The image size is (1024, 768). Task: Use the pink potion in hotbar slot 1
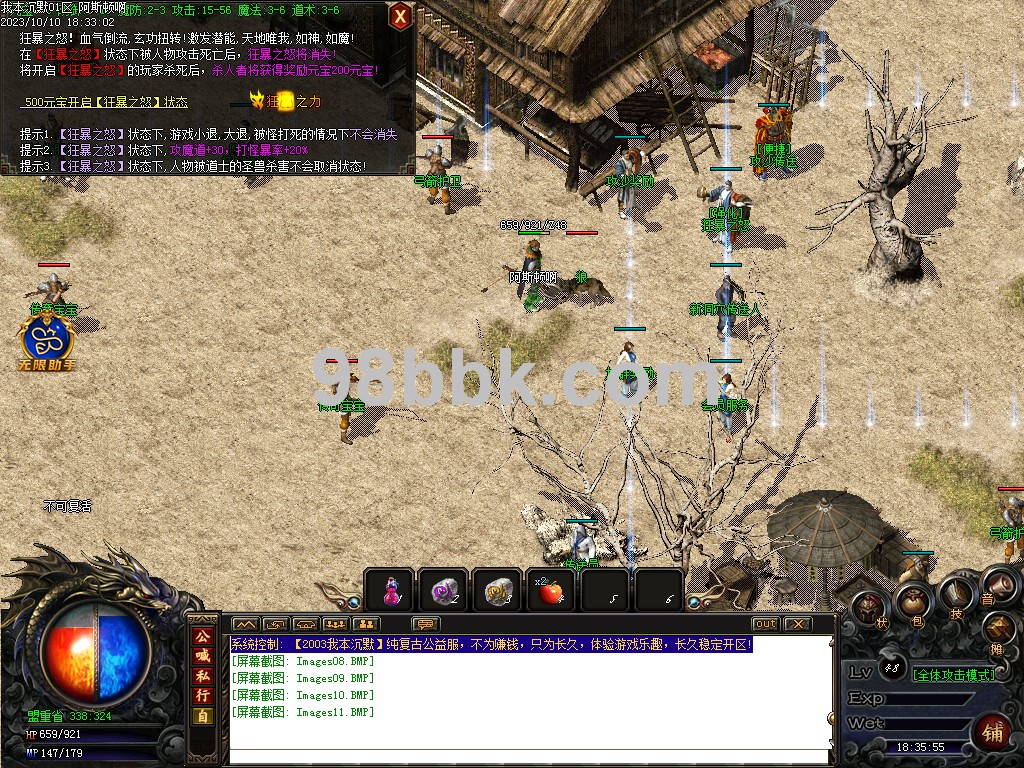coord(390,591)
